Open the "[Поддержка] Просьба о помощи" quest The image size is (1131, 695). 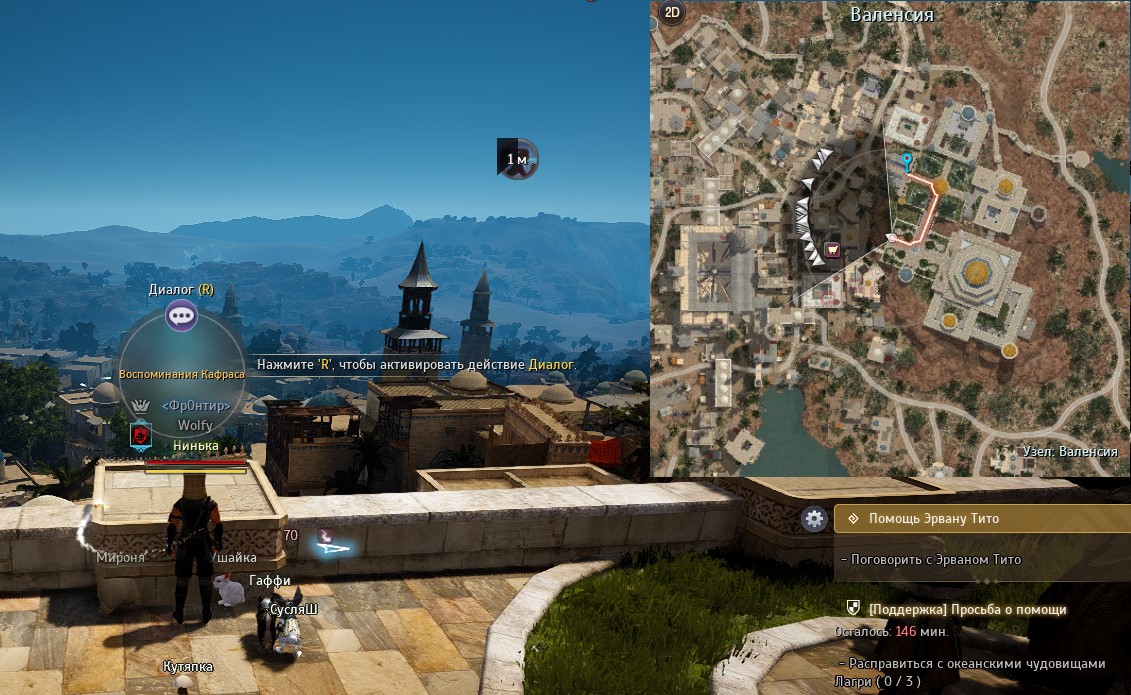point(967,609)
